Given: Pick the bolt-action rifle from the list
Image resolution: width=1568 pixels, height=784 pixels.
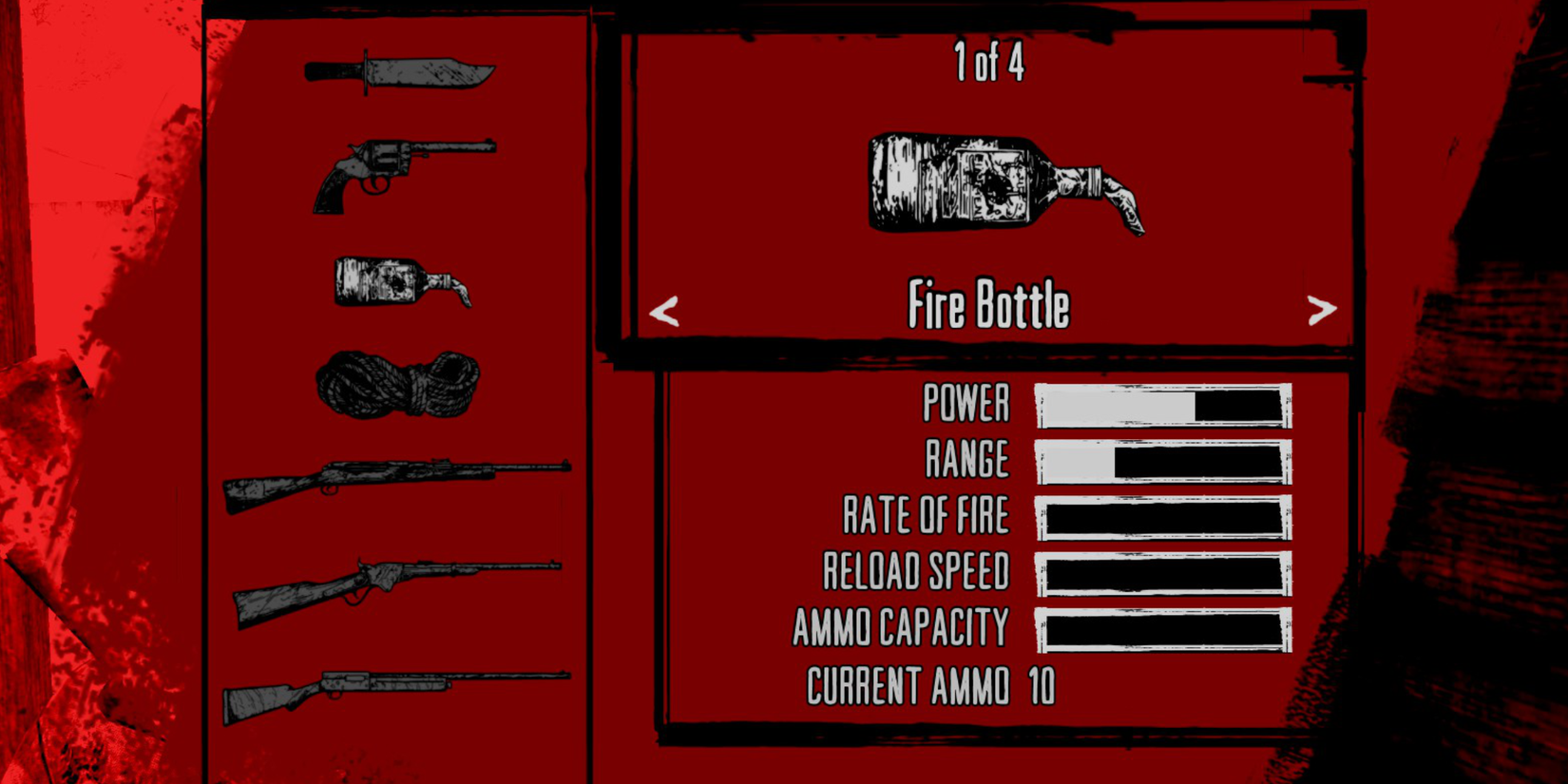Looking at the screenshot, I should (390, 485).
